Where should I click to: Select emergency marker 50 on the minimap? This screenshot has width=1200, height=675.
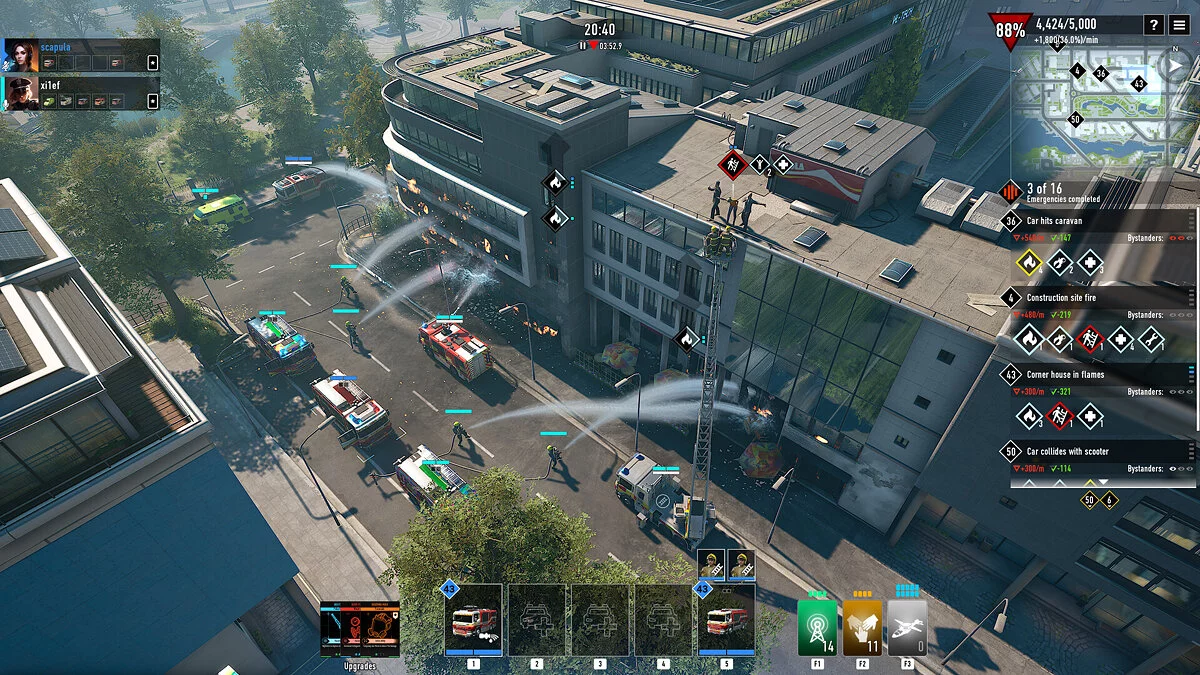[x=1076, y=119]
